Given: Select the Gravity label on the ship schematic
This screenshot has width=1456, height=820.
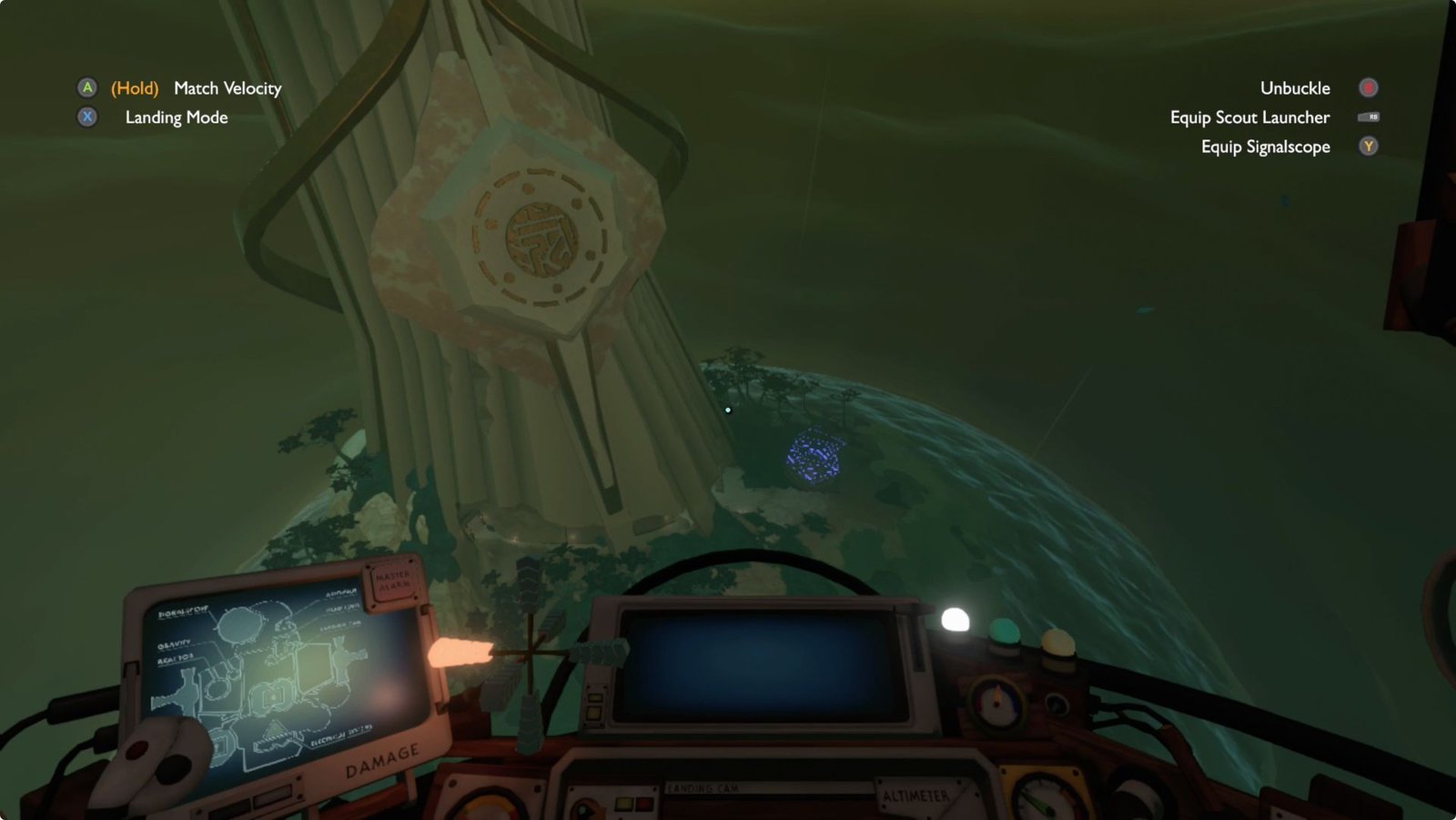Looking at the screenshot, I should click(x=175, y=645).
